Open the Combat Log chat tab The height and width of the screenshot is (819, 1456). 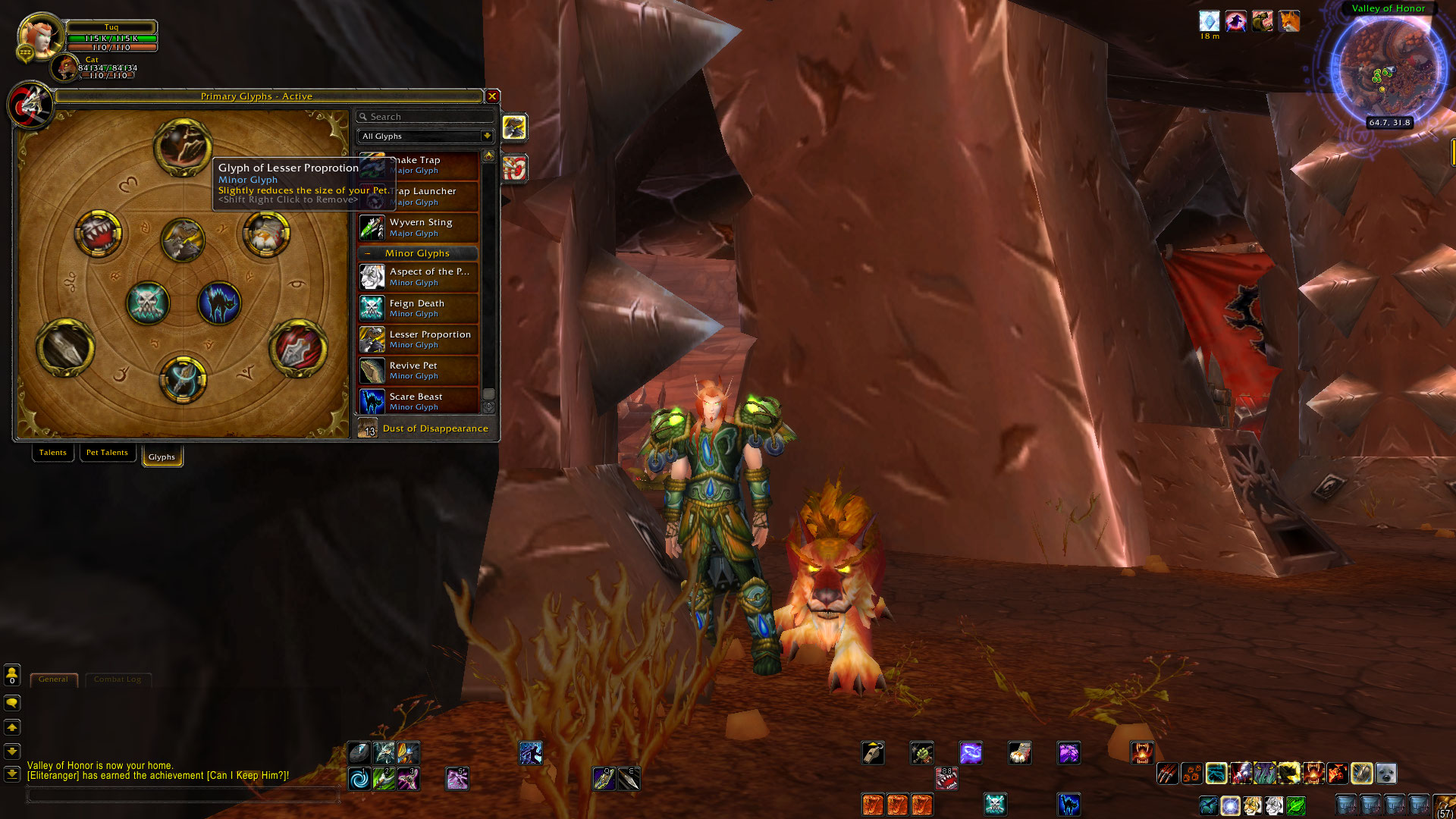click(x=118, y=679)
